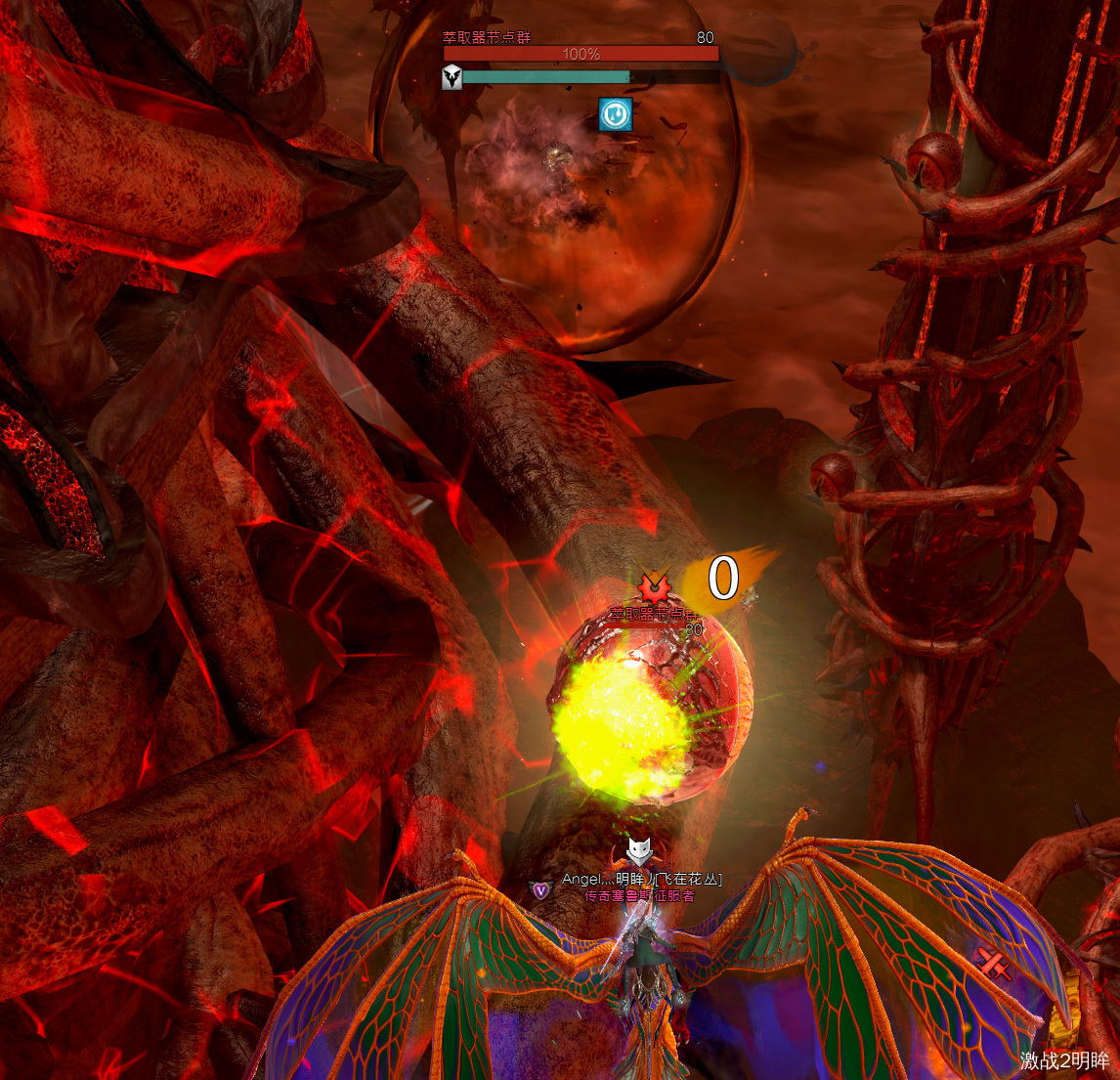Click the defiance break bar shield icon
The image size is (1120, 1080).
pos(452,78)
